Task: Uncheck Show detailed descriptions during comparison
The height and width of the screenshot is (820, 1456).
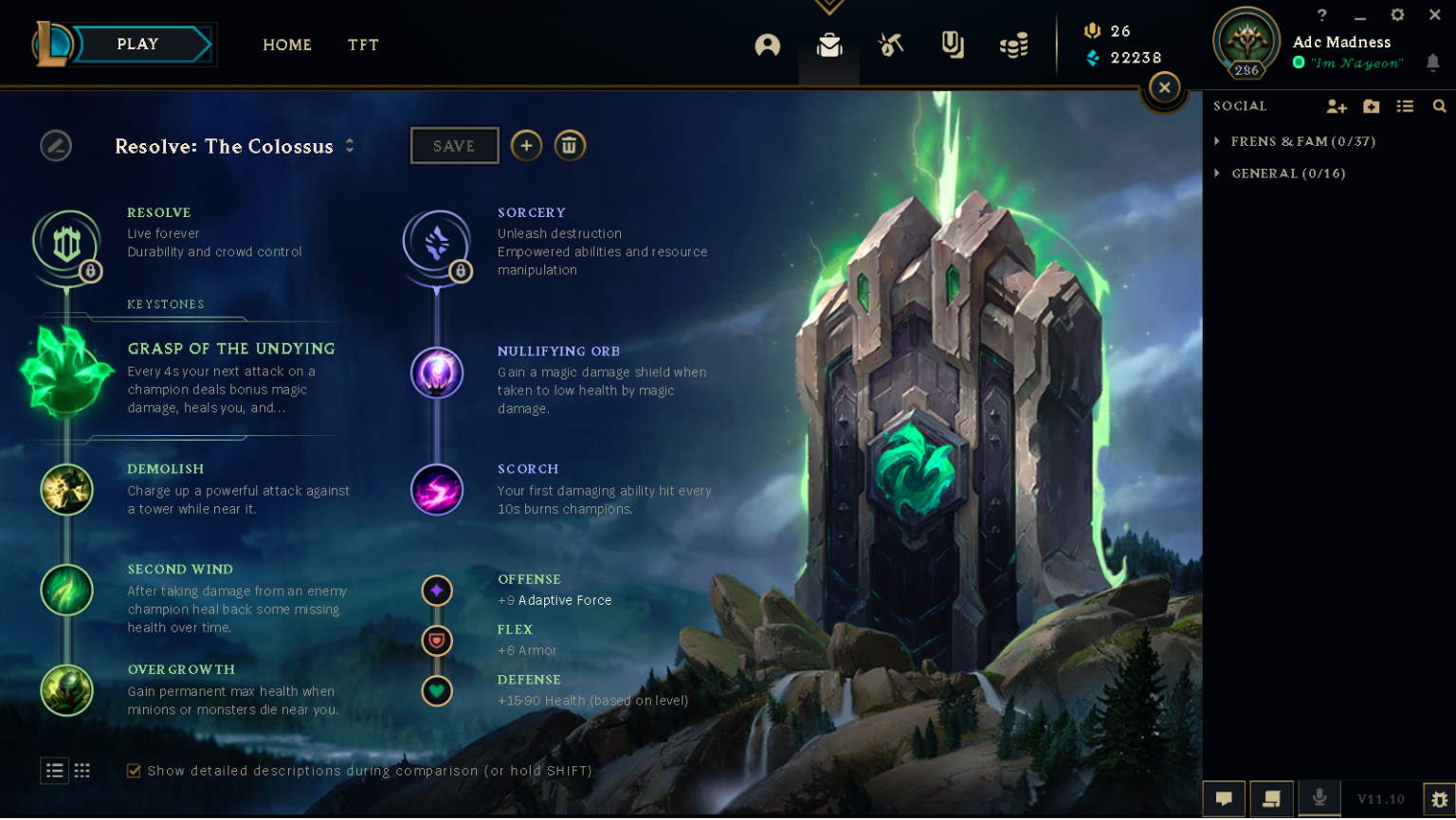Action: (x=134, y=771)
